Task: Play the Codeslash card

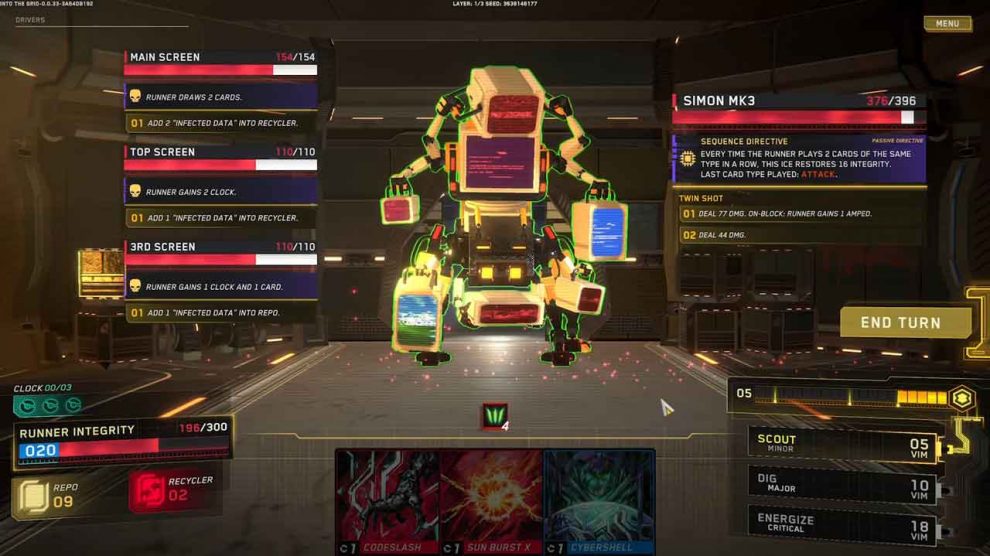Action: click(x=387, y=499)
